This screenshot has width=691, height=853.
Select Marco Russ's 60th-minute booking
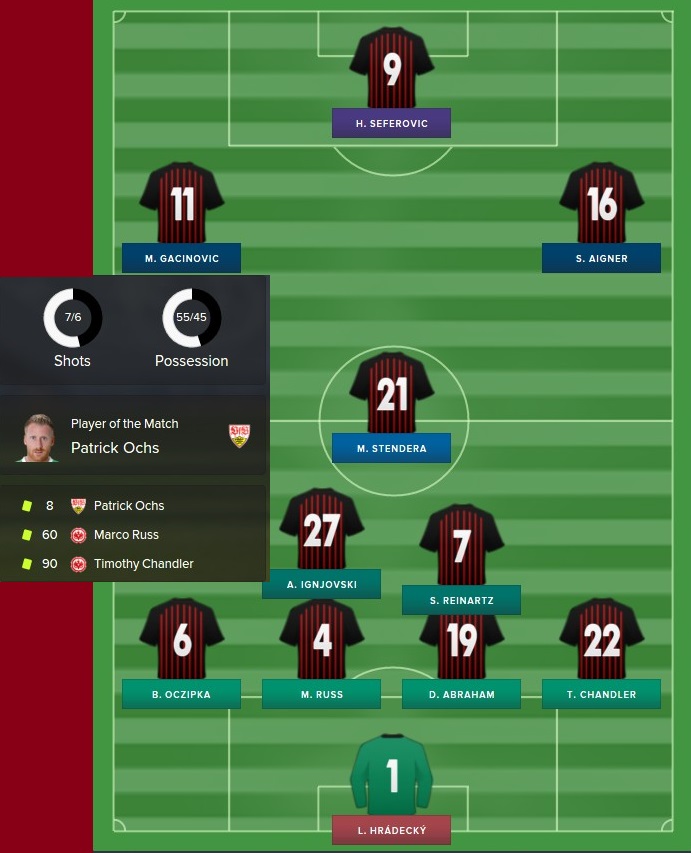tap(126, 535)
